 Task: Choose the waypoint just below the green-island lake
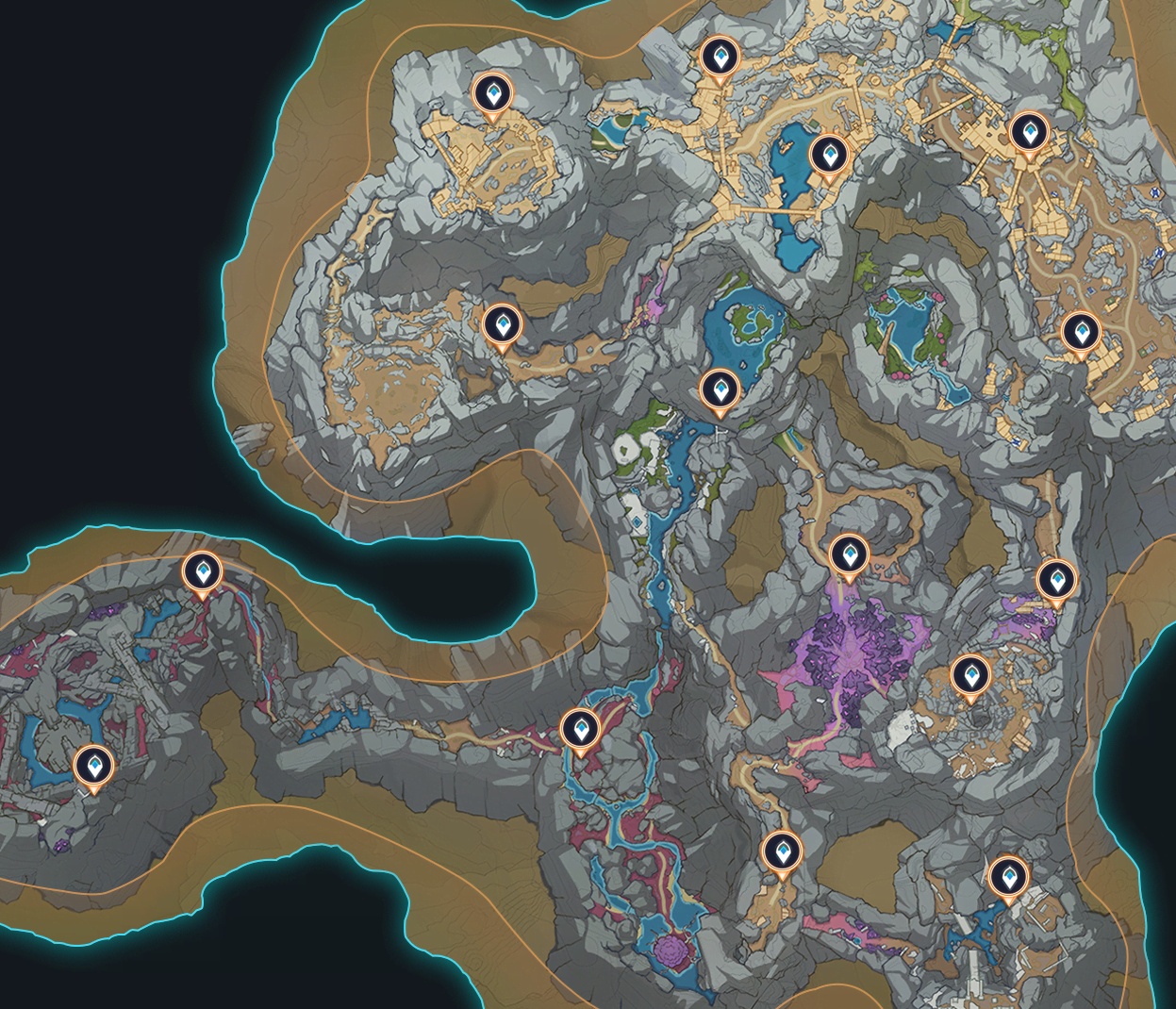[x=721, y=389]
